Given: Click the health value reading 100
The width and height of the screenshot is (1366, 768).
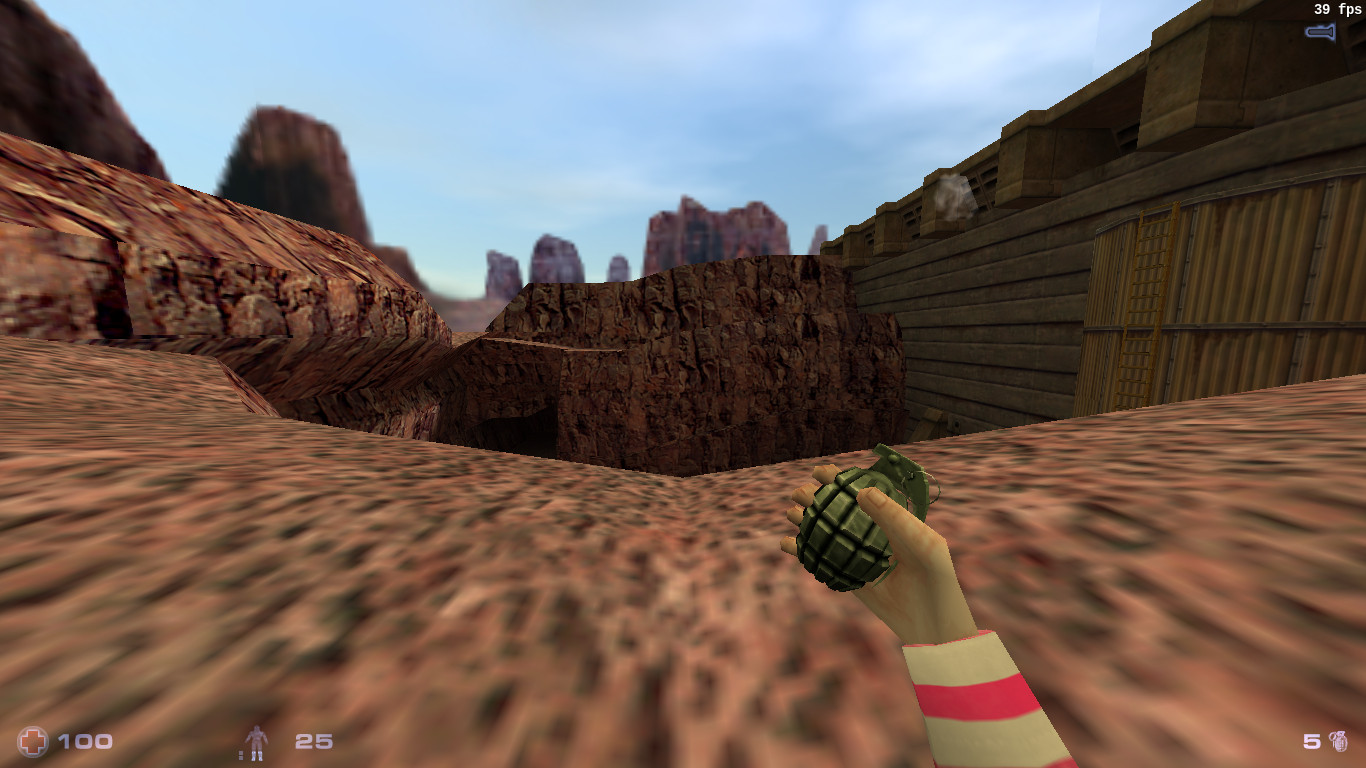Looking at the screenshot, I should (85, 741).
